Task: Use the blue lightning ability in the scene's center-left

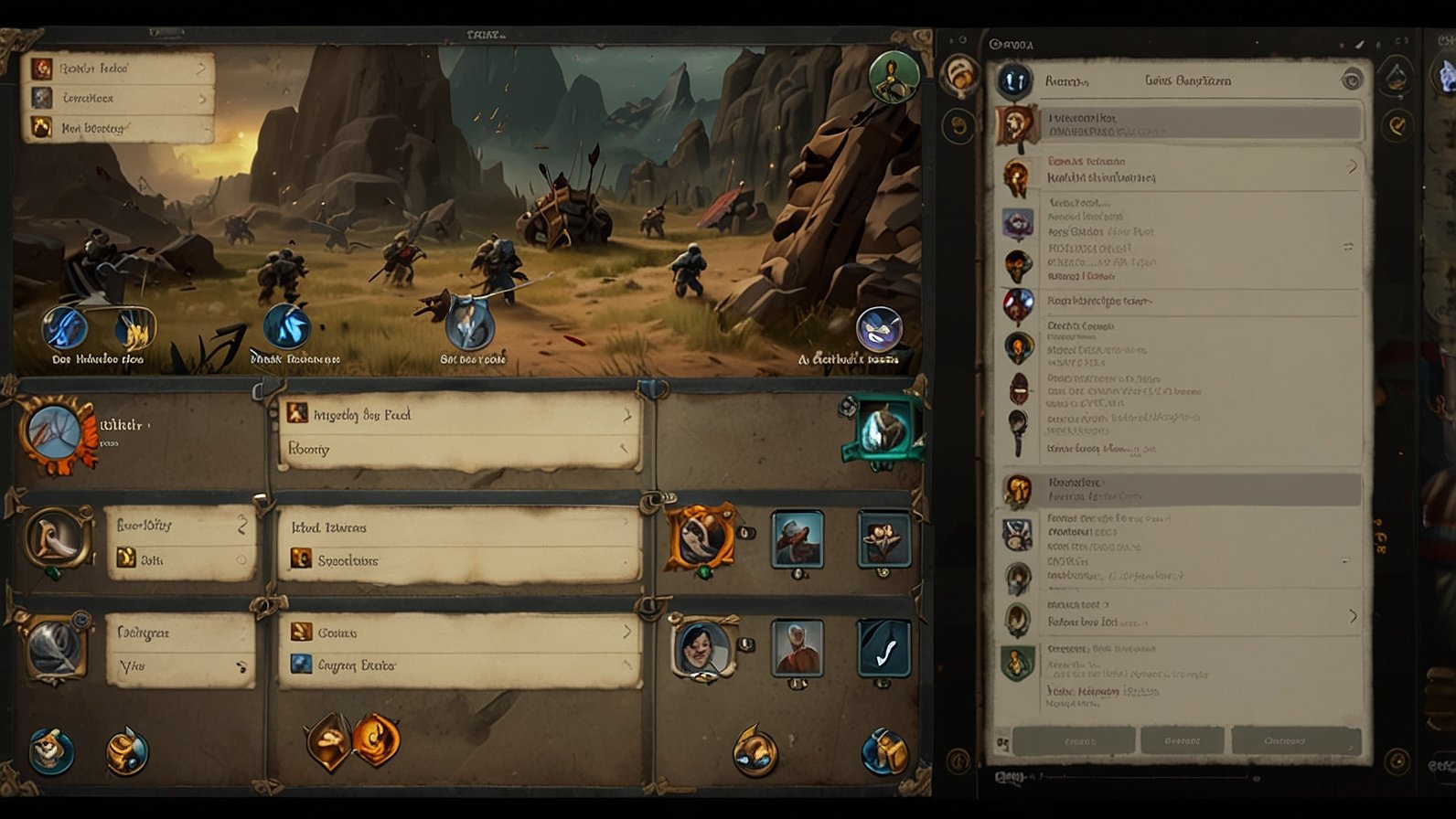Action: pos(286,326)
